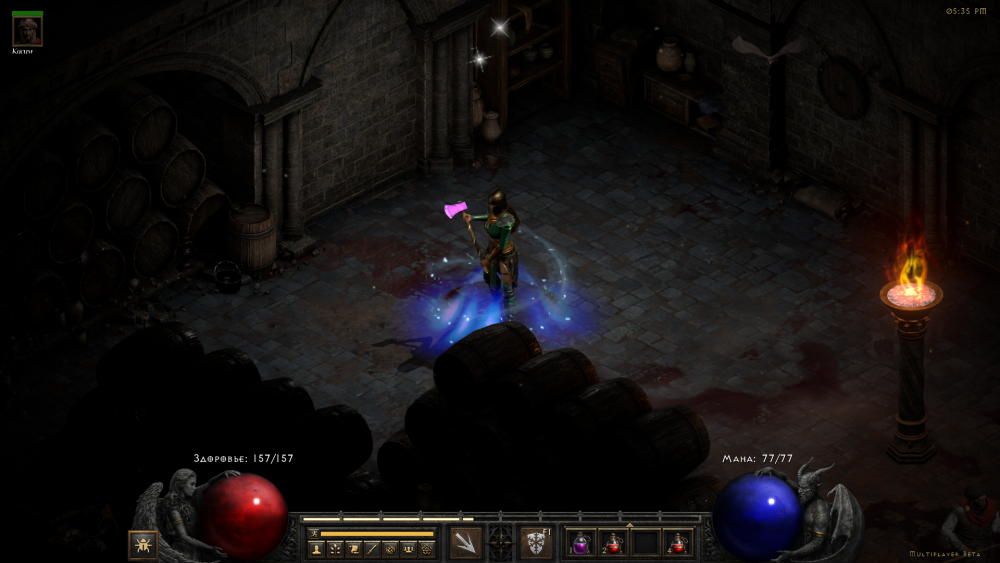Open the character sheet bust icon
1000x563 pixels.
pyautogui.click(x=317, y=549)
